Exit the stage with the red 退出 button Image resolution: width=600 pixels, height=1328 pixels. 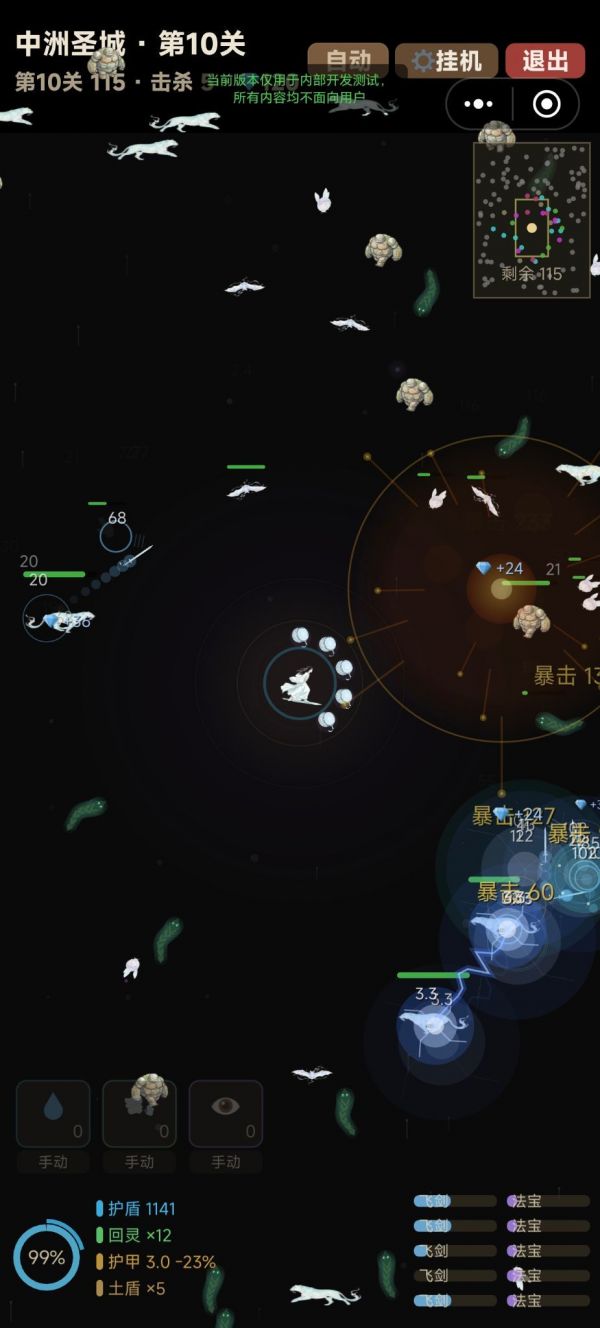(x=545, y=60)
